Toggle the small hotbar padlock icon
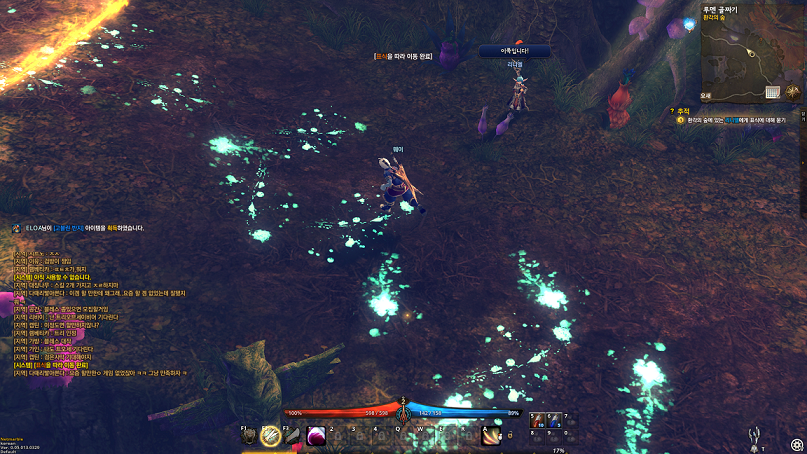 pyautogui.click(x=509, y=434)
